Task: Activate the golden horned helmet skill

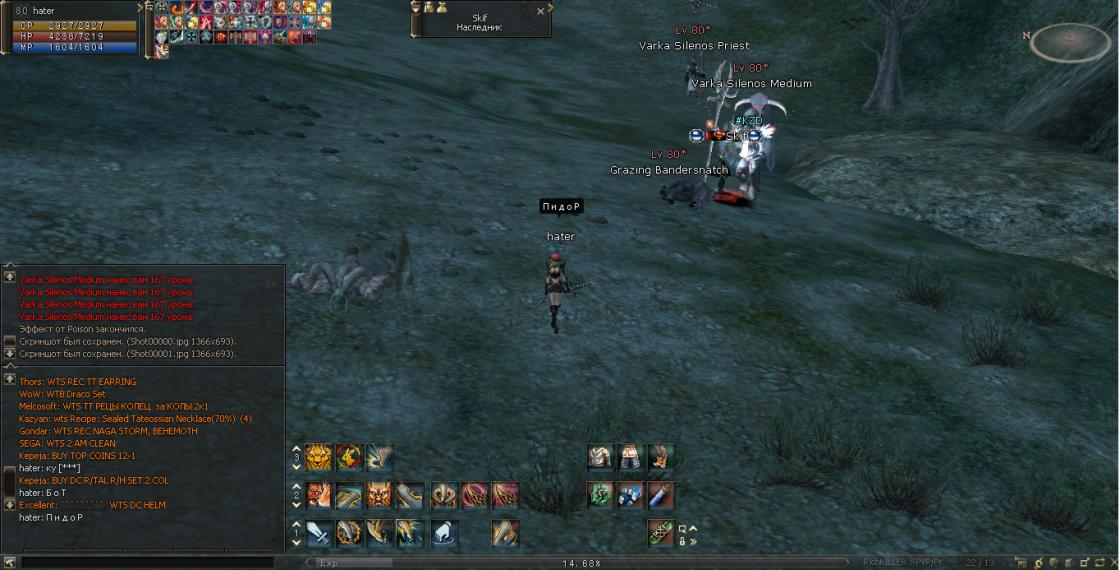Action: coord(379,495)
